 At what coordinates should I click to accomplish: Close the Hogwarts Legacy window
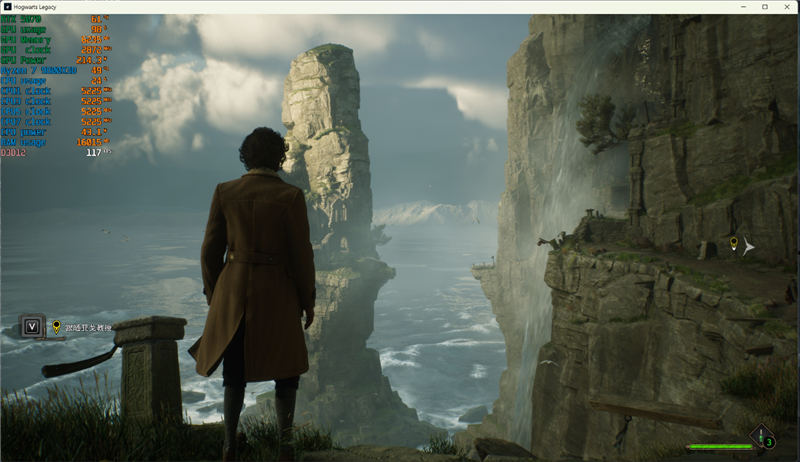[786, 7]
